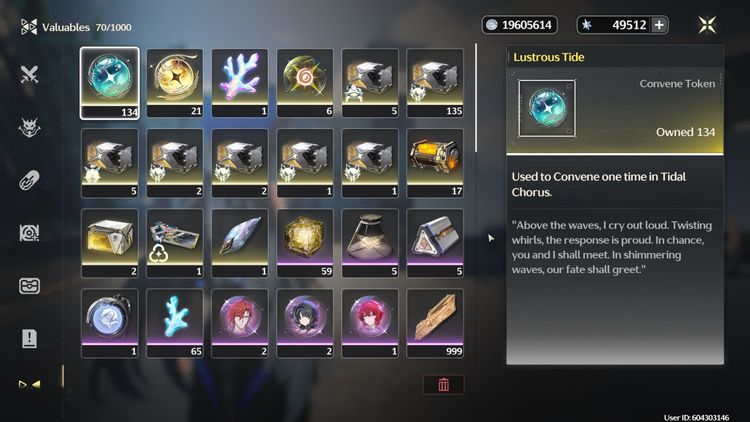Switch to the crossed swords weapons tab
This screenshot has height=422, width=750.
point(29,73)
